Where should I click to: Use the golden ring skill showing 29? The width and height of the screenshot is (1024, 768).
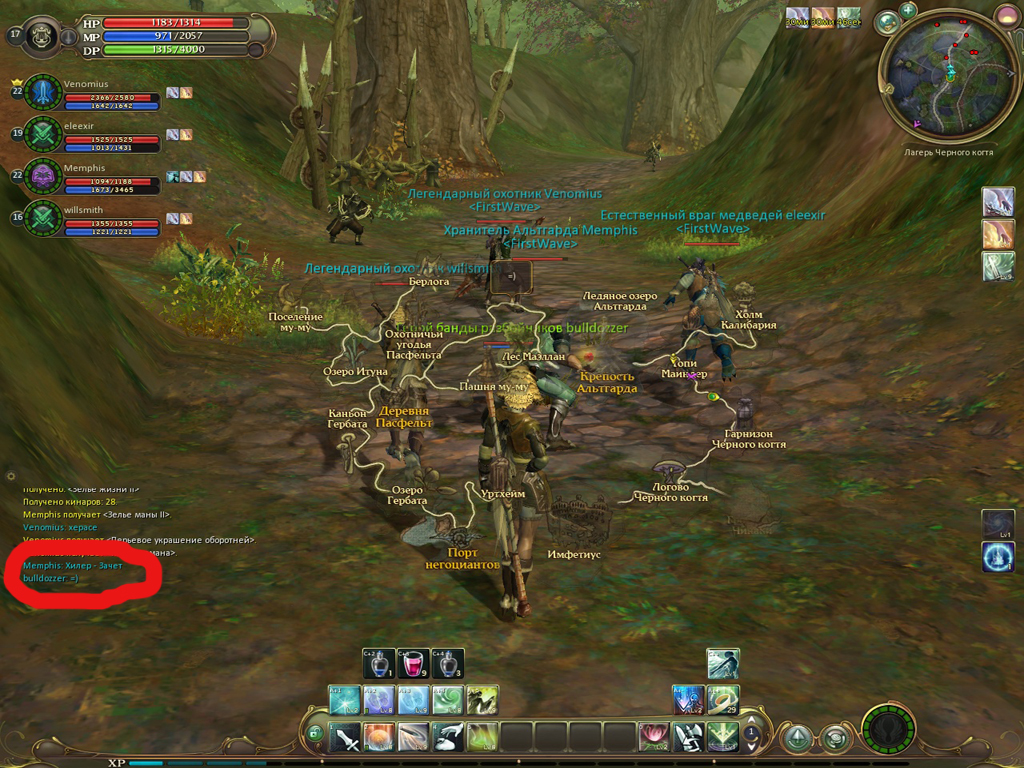(723, 699)
